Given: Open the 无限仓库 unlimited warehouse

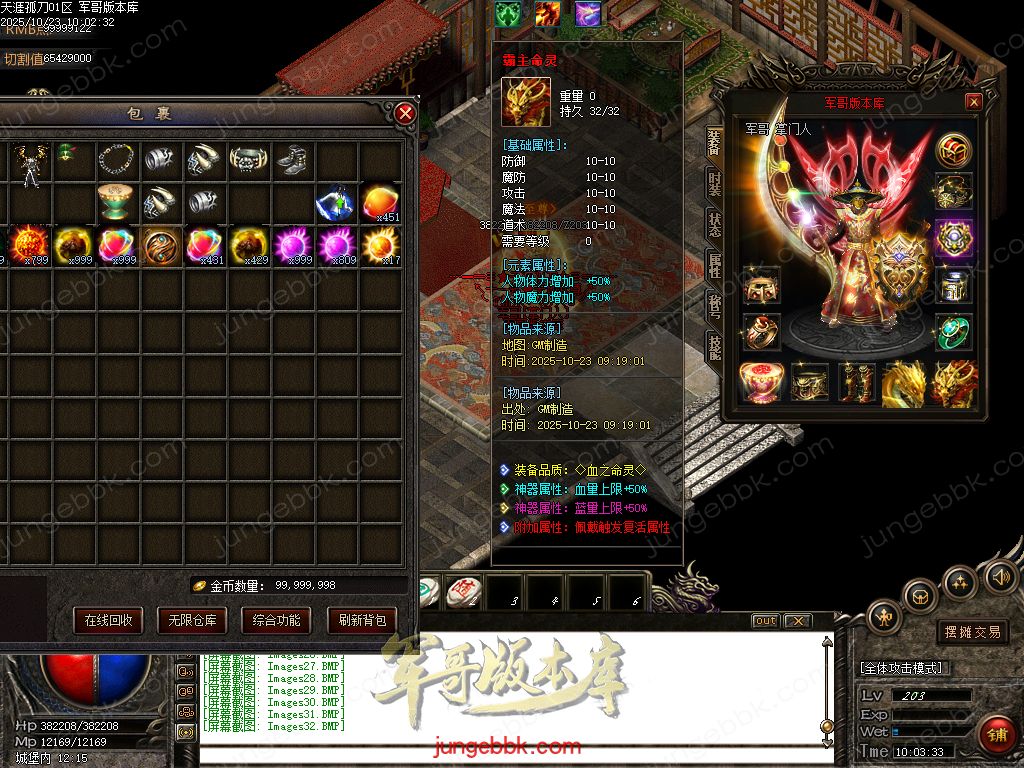Looking at the screenshot, I should [x=192, y=620].
